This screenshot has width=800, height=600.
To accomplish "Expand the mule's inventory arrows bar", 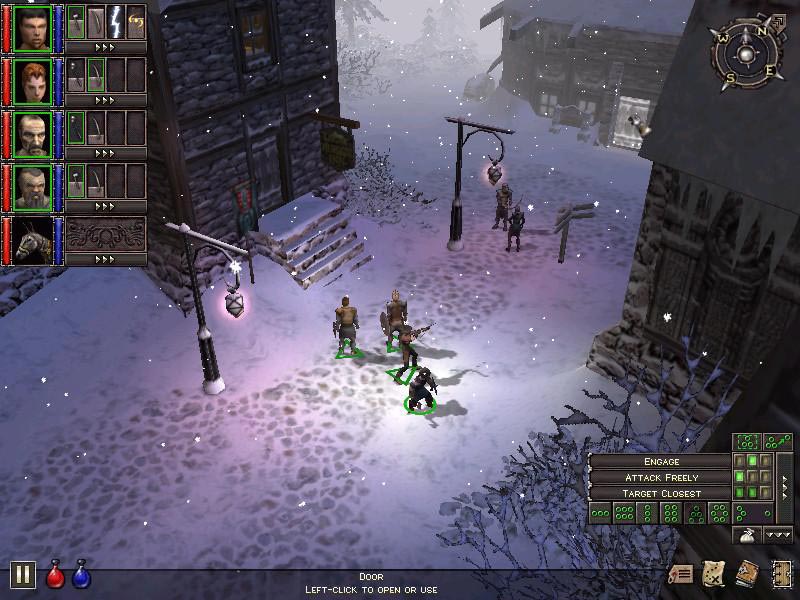I will [x=105, y=259].
